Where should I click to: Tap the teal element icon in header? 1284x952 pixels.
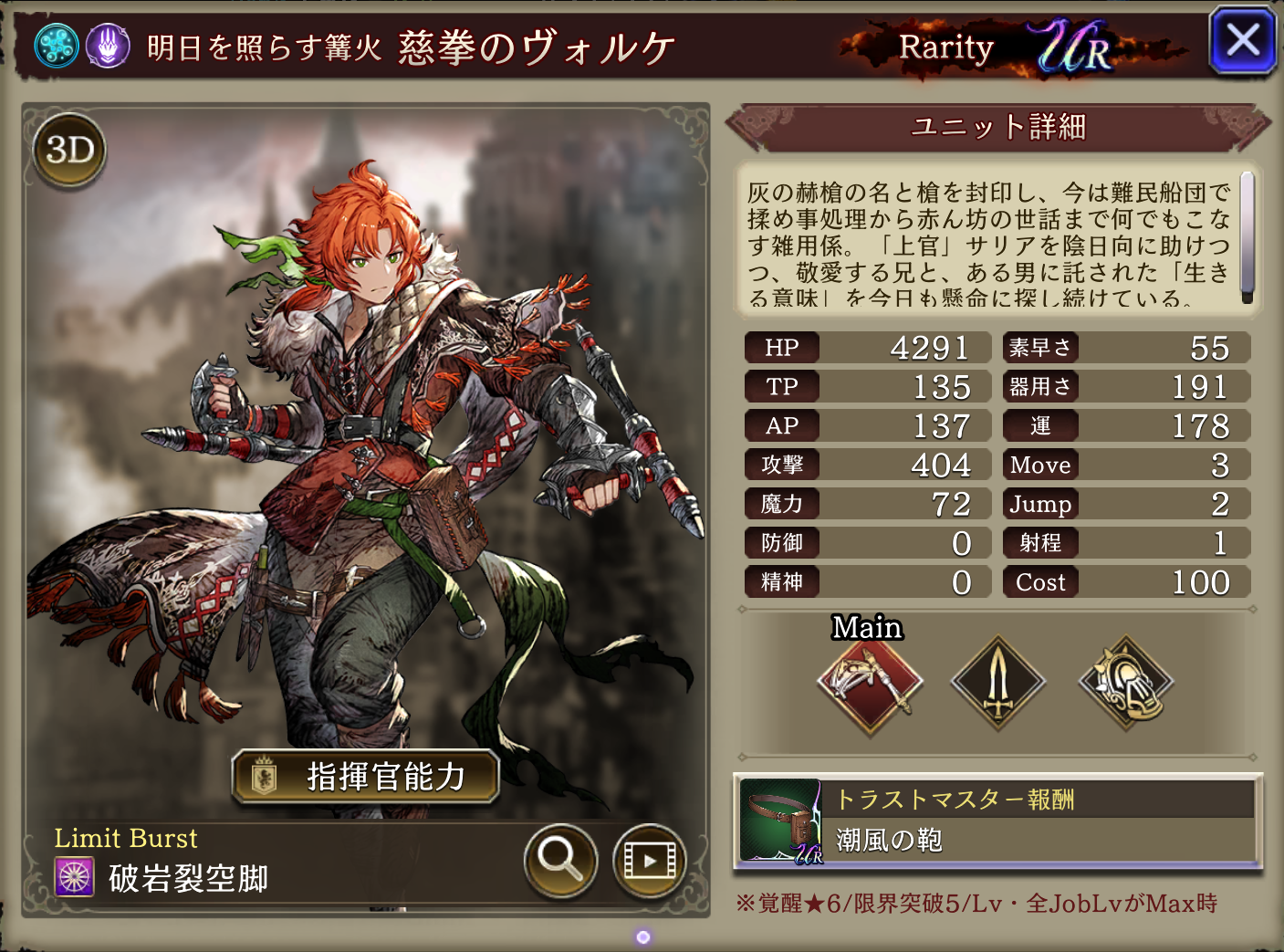point(57,46)
